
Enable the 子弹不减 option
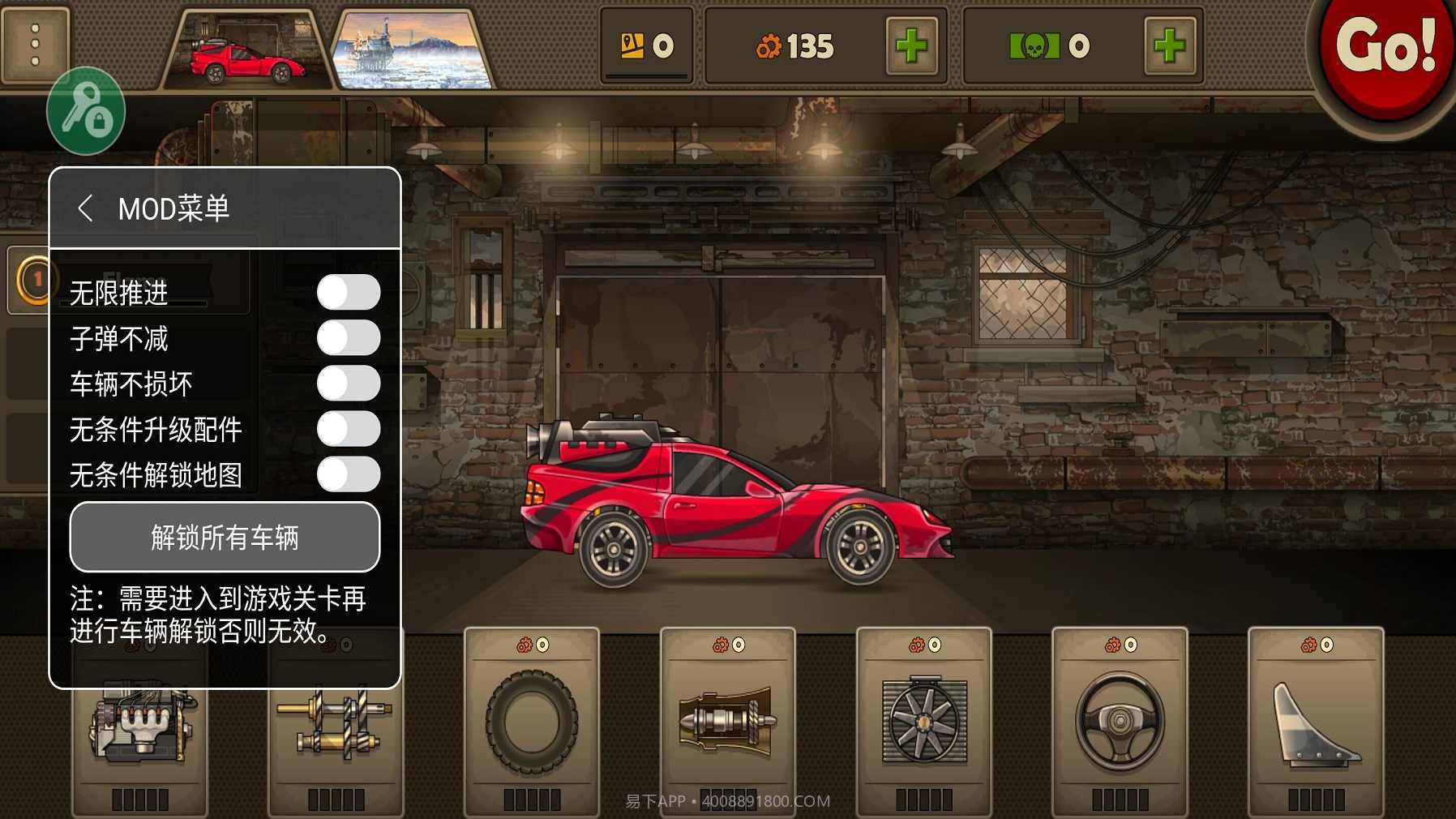[348, 337]
